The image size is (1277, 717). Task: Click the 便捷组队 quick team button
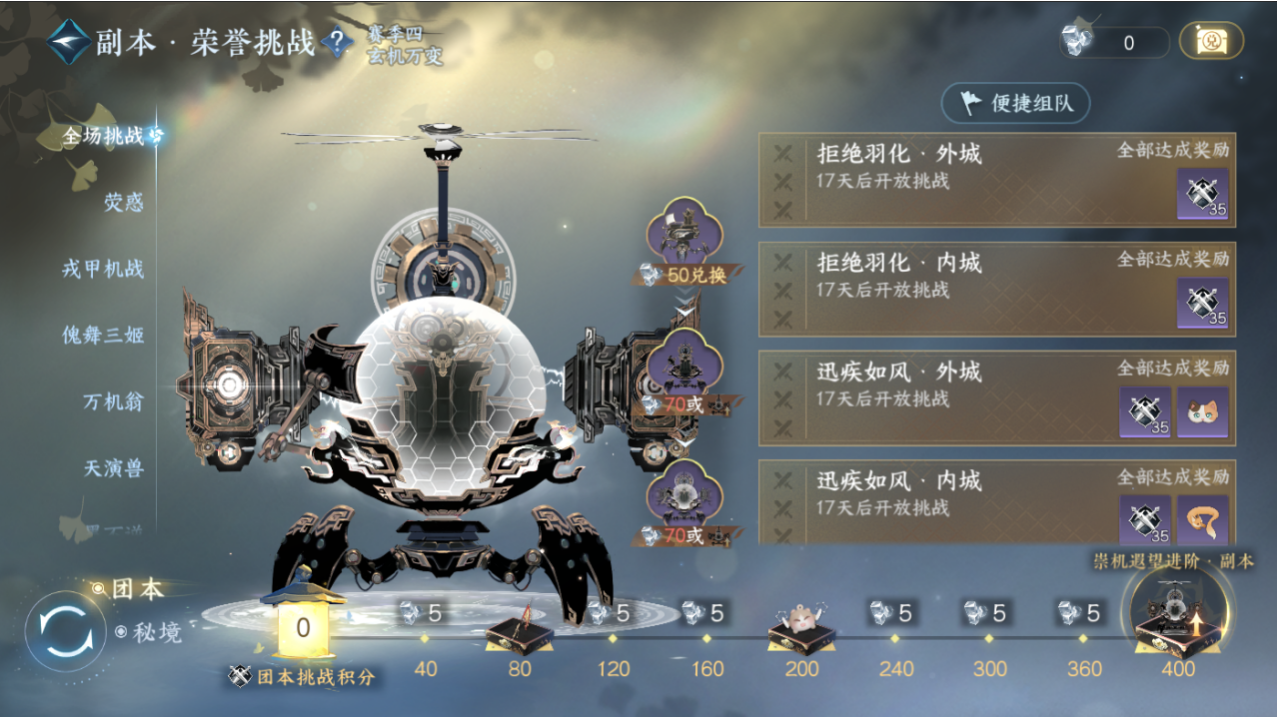click(1015, 102)
